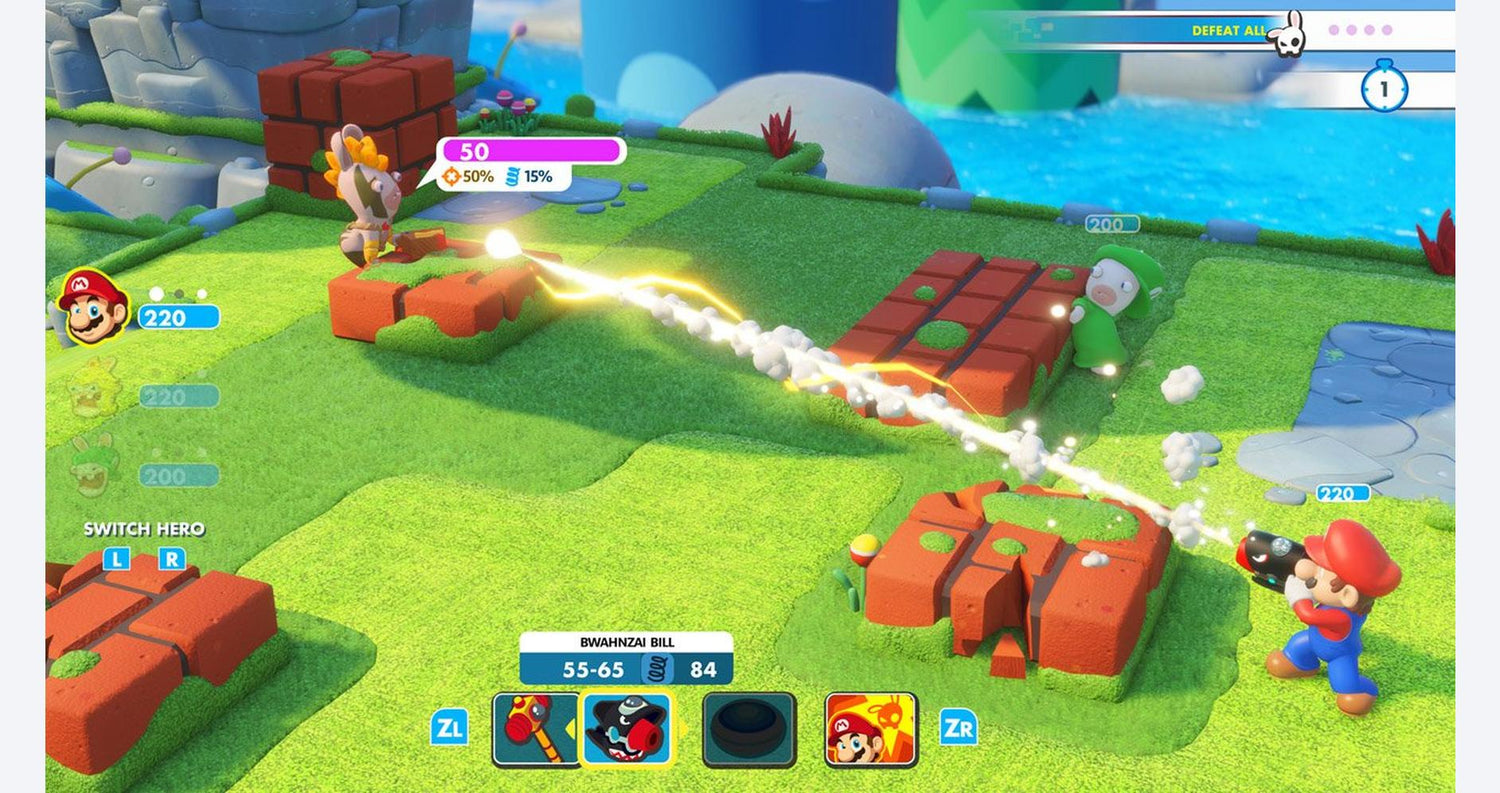Select the hammer melee weapon slot
Image resolution: width=1500 pixels, height=793 pixels.
click(x=534, y=729)
